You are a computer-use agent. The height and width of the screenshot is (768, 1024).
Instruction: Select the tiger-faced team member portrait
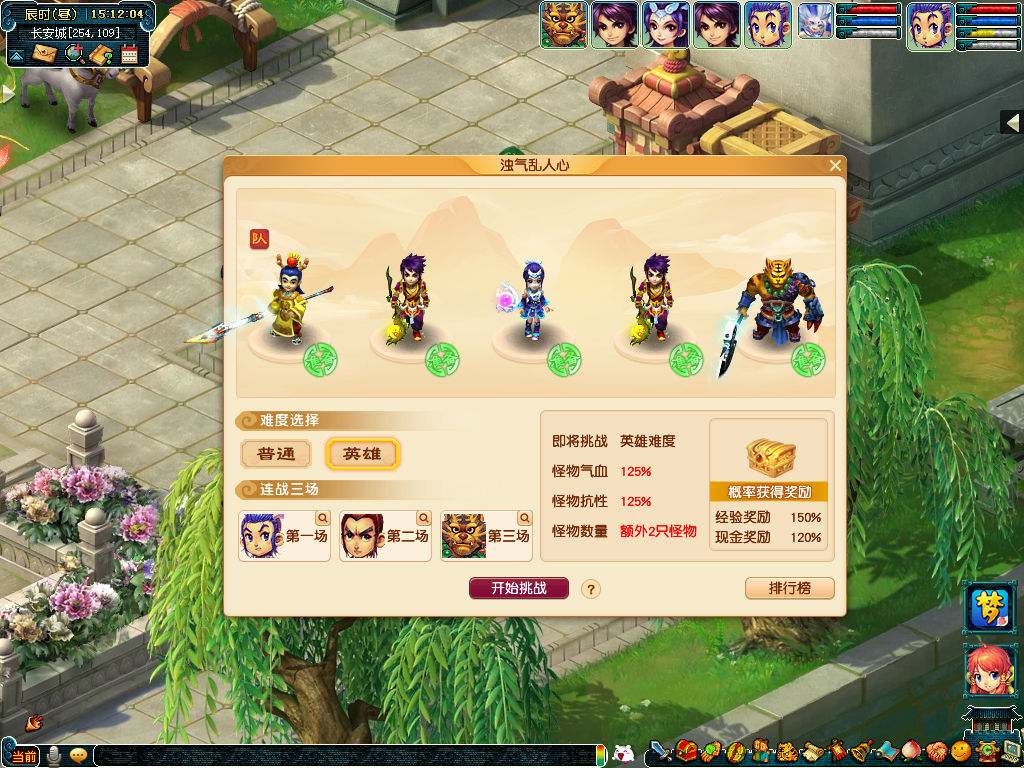point(562,25)
